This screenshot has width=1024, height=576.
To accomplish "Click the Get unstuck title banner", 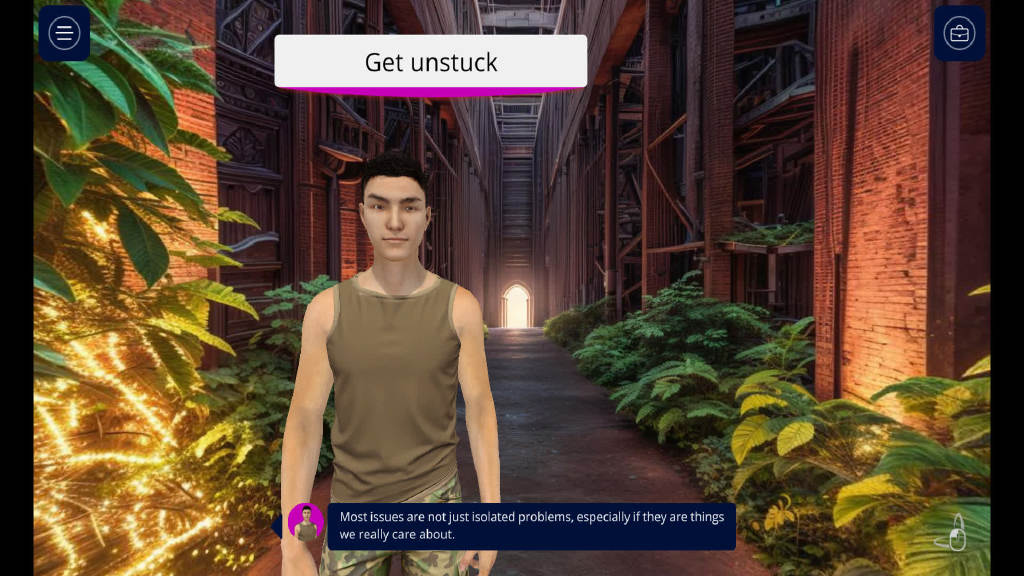I will click(x=430, y=62).
